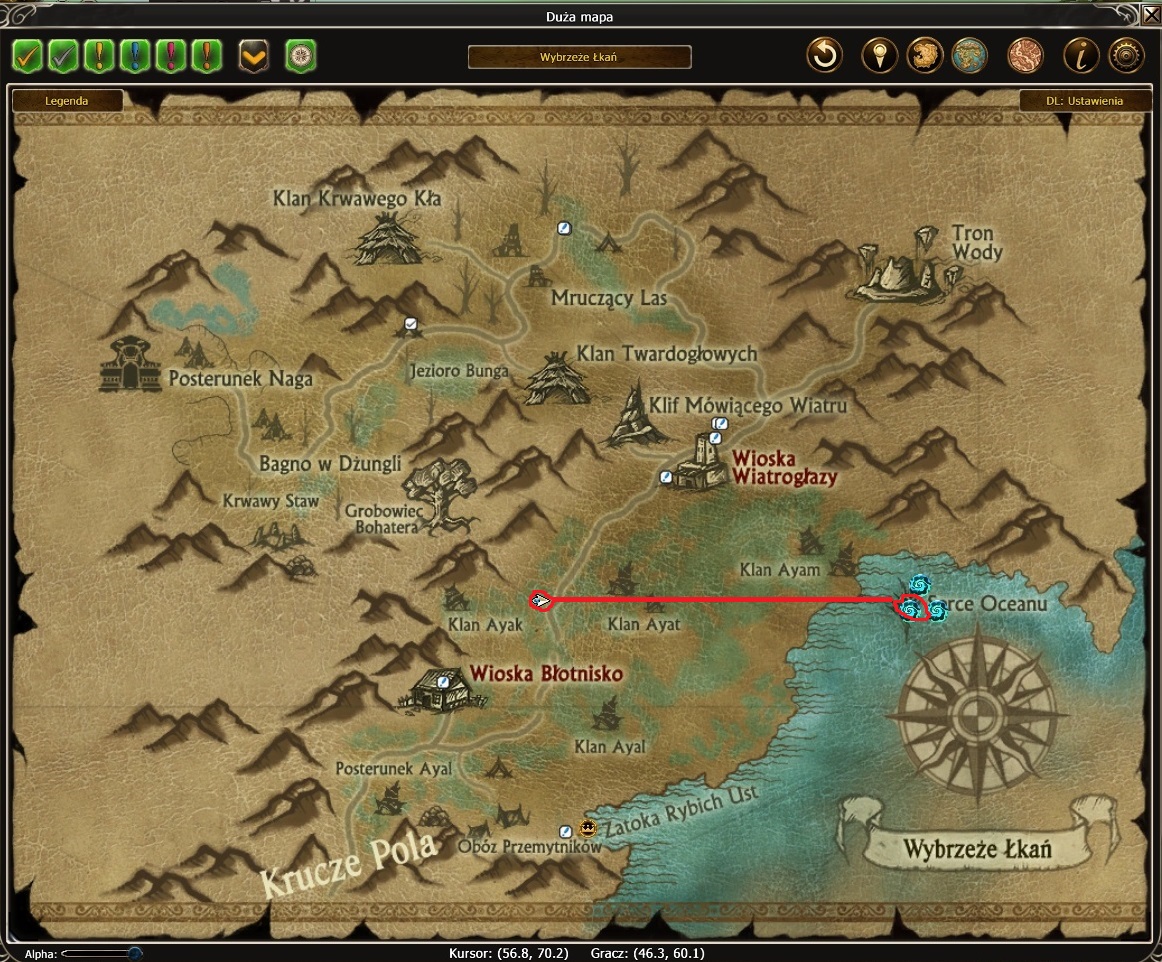
Task: Close the Duża mapa window
Action: pyautogui.click(x=1151, y=15)
